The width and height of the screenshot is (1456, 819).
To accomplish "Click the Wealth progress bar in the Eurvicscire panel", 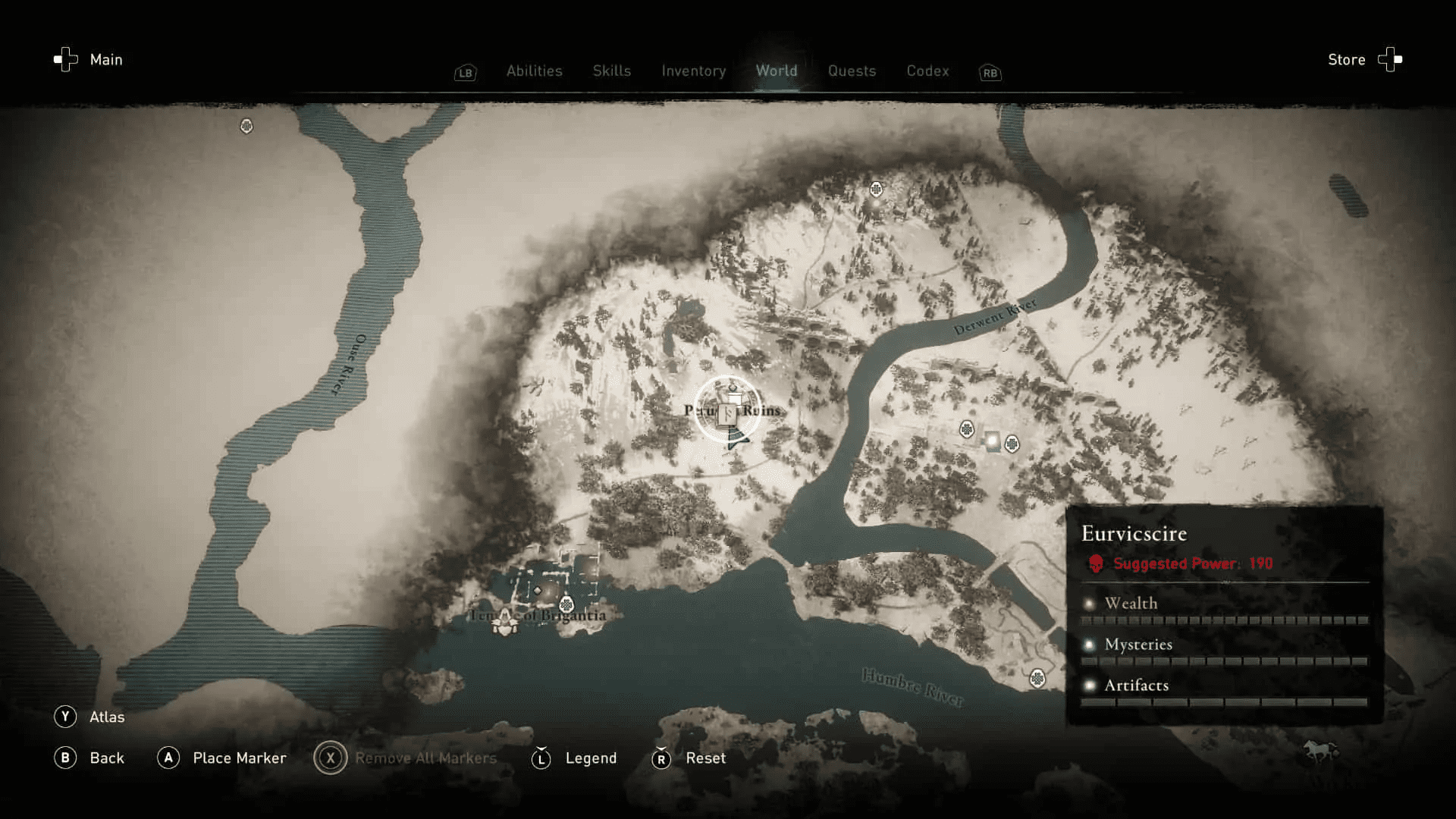I will click(1225, 620).
